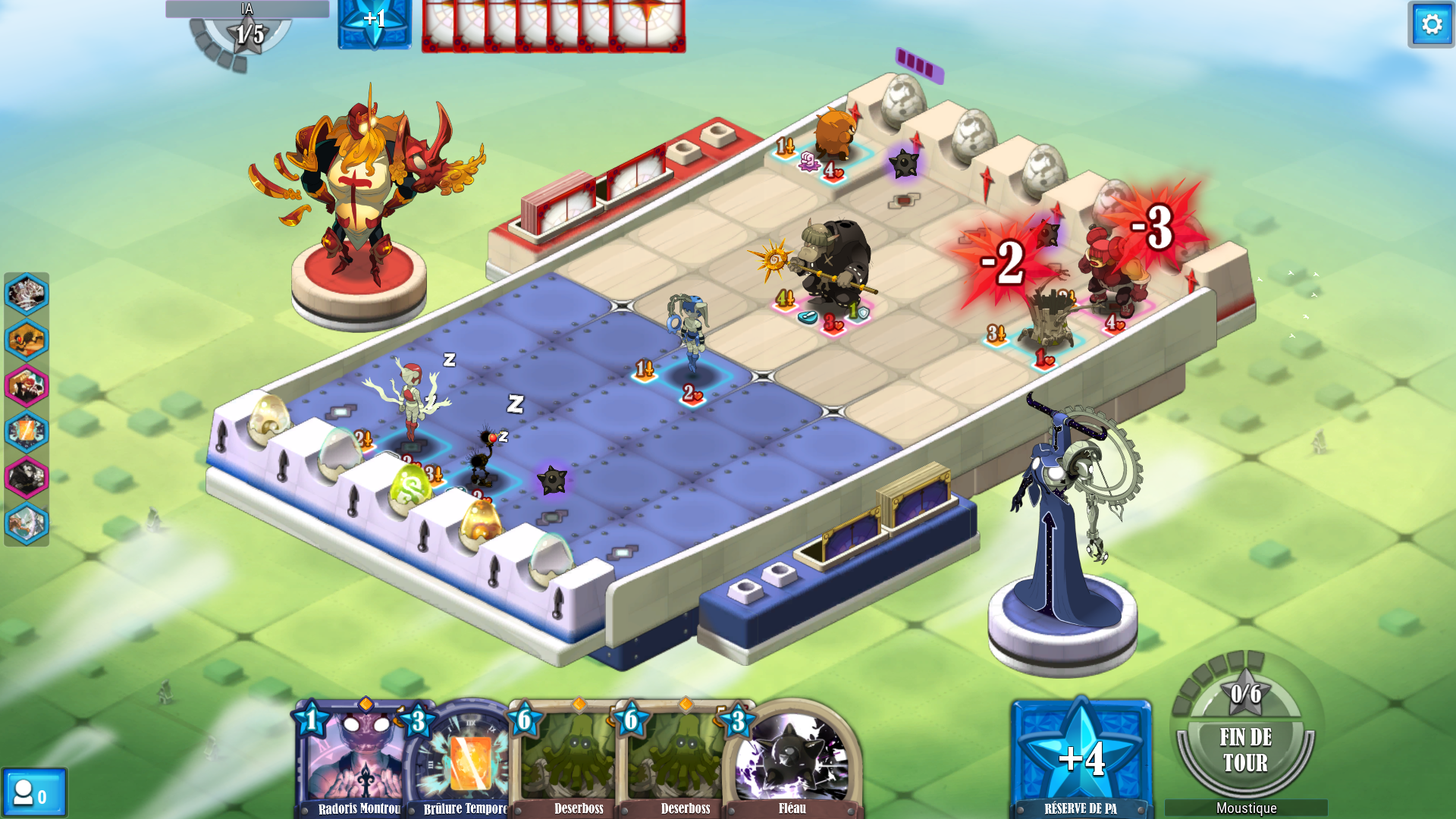
Task: Open the player count panel
Action: tap(34, 793)
